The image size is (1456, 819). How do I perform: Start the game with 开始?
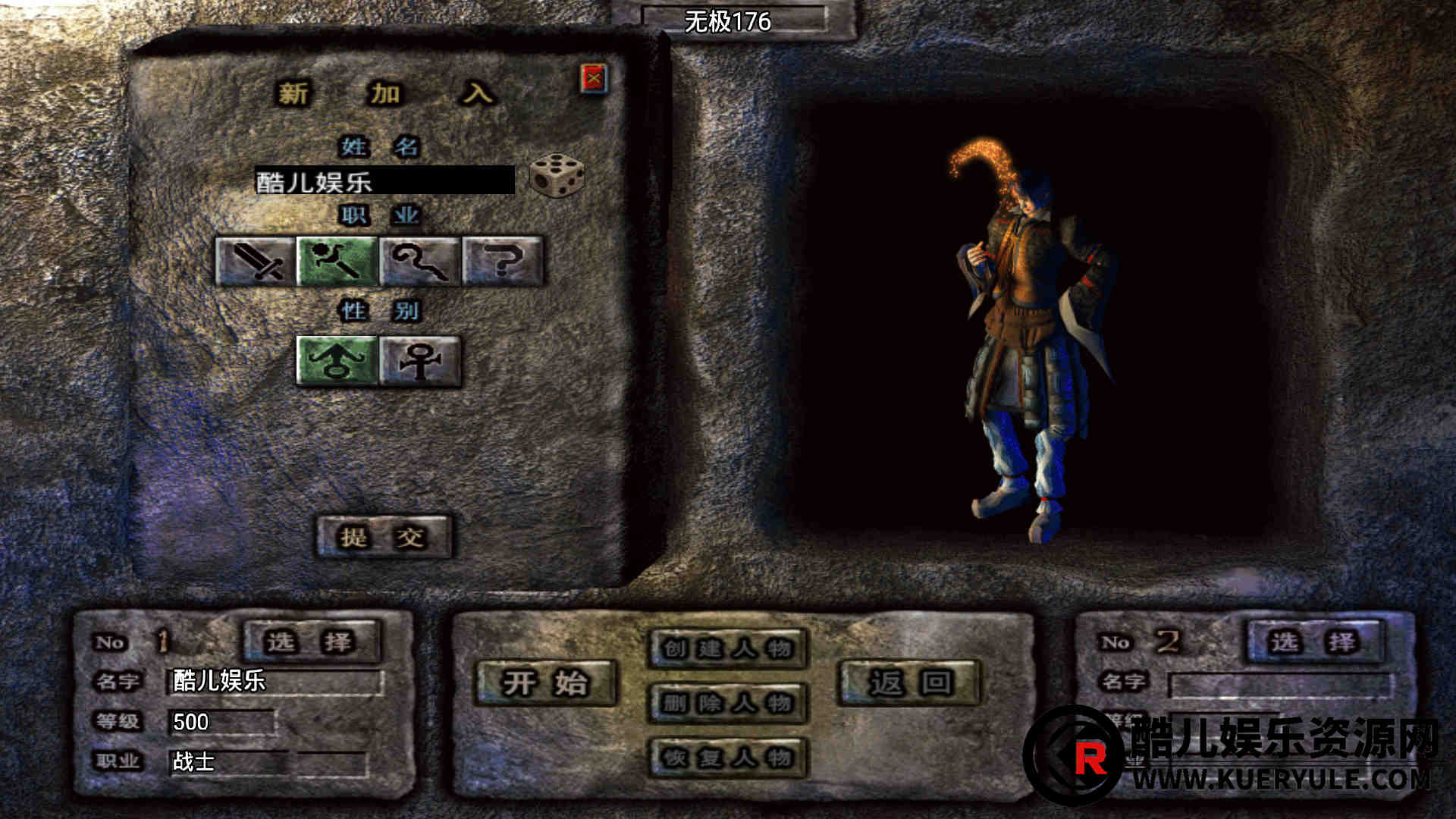[x=545, y=682]
